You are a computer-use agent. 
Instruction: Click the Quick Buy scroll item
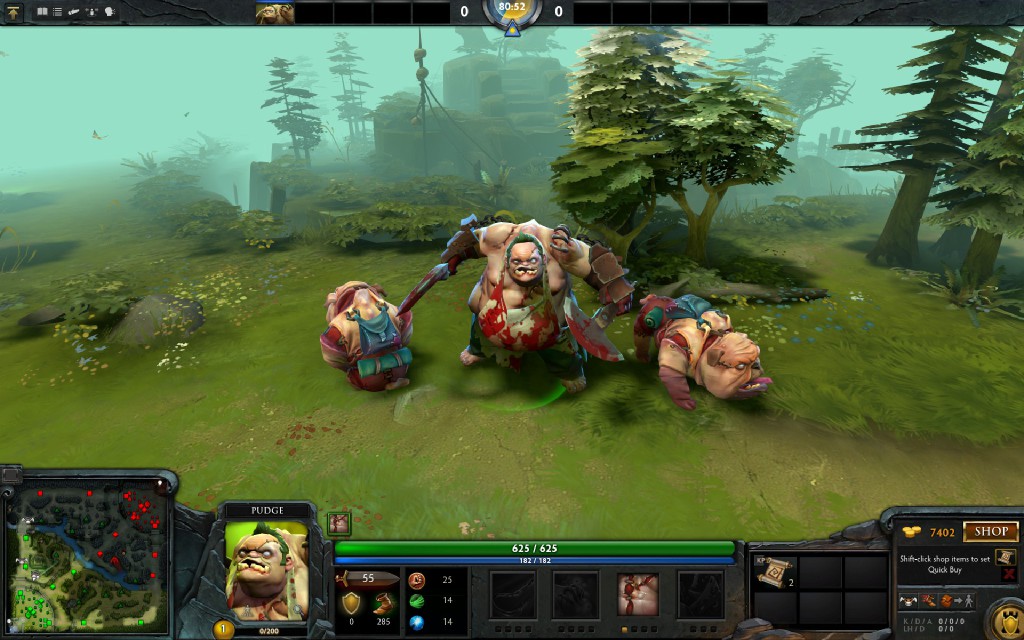click(1007, 557)
